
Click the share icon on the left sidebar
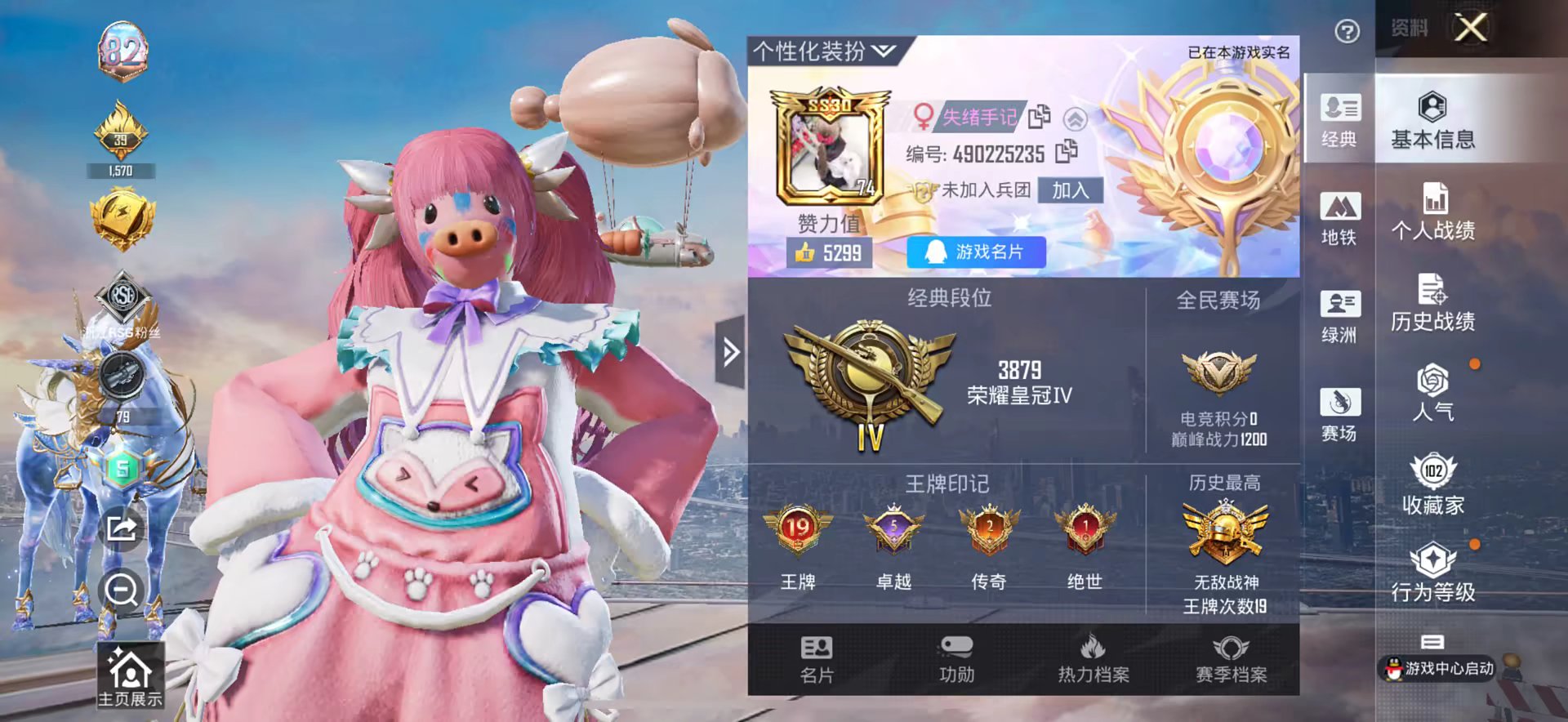click(121, 529)
